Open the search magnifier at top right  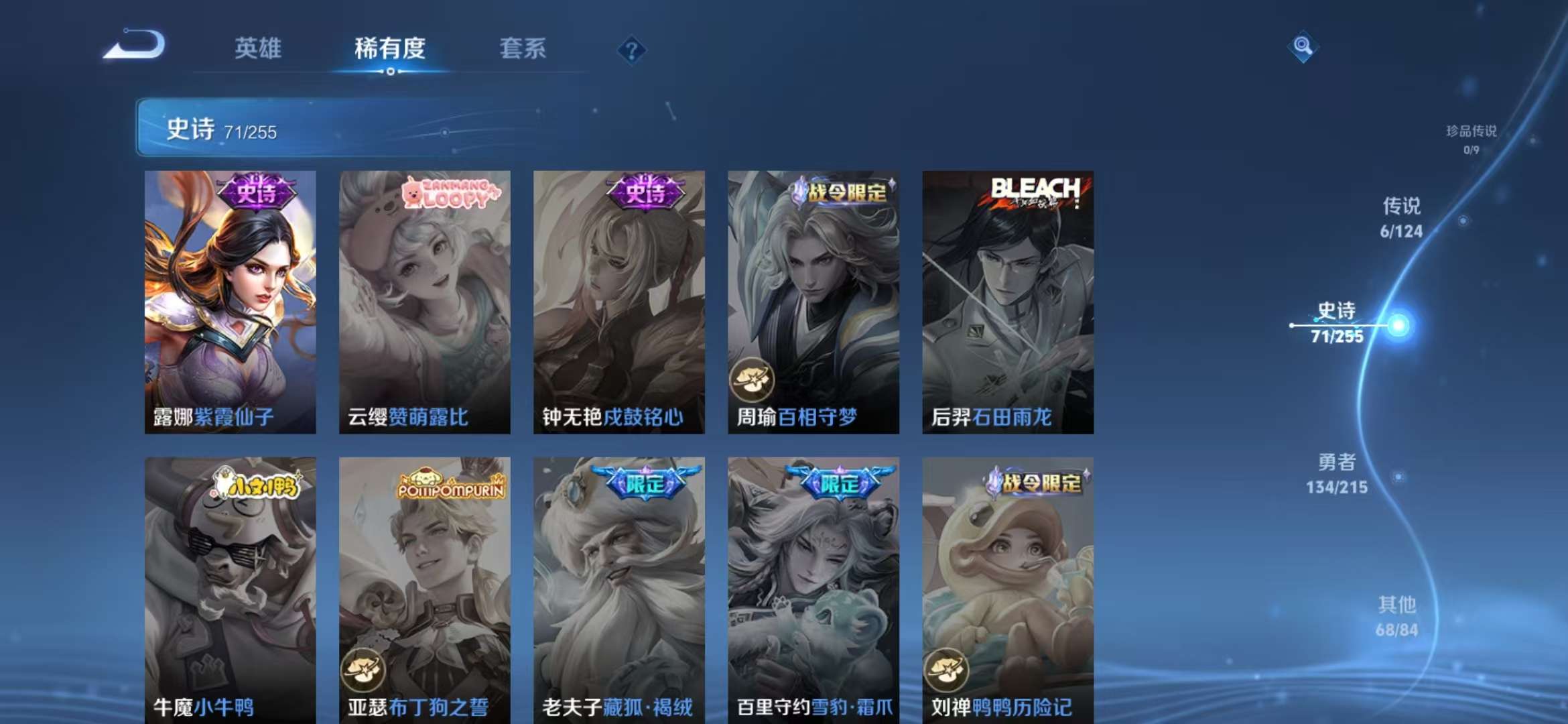(1303, 47)
